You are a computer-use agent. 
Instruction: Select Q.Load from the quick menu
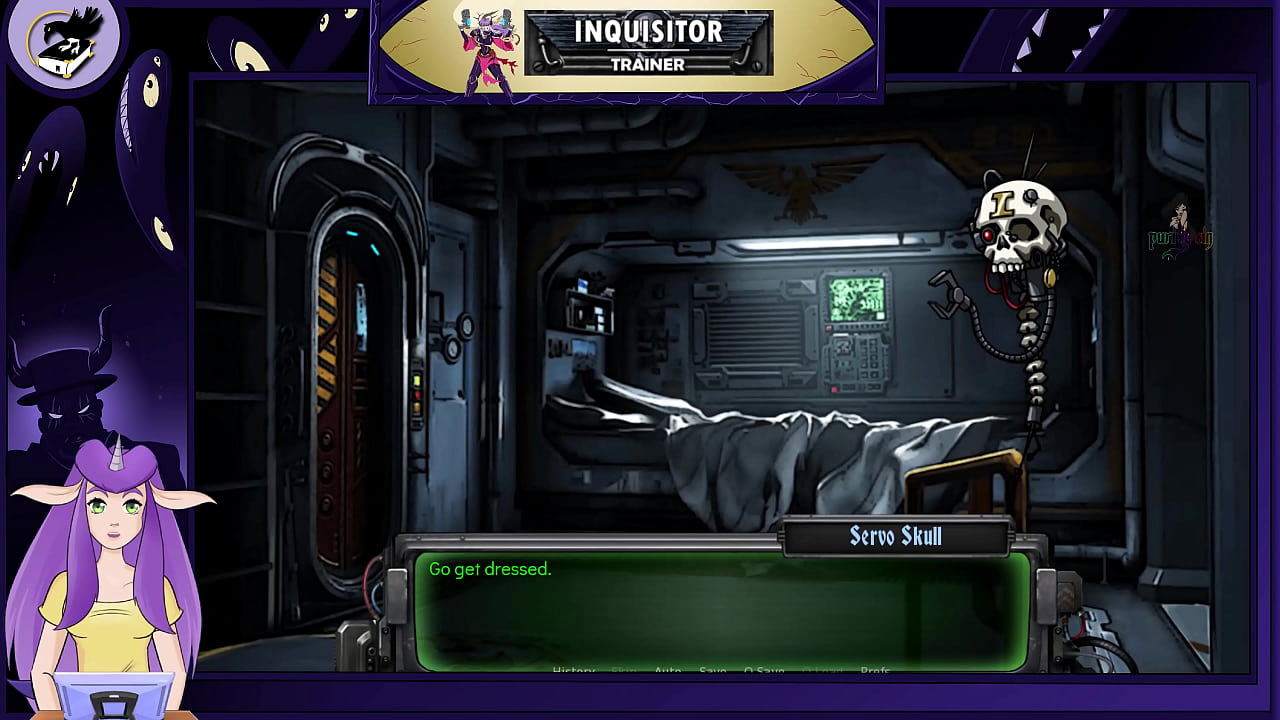(x=822, y=670)
